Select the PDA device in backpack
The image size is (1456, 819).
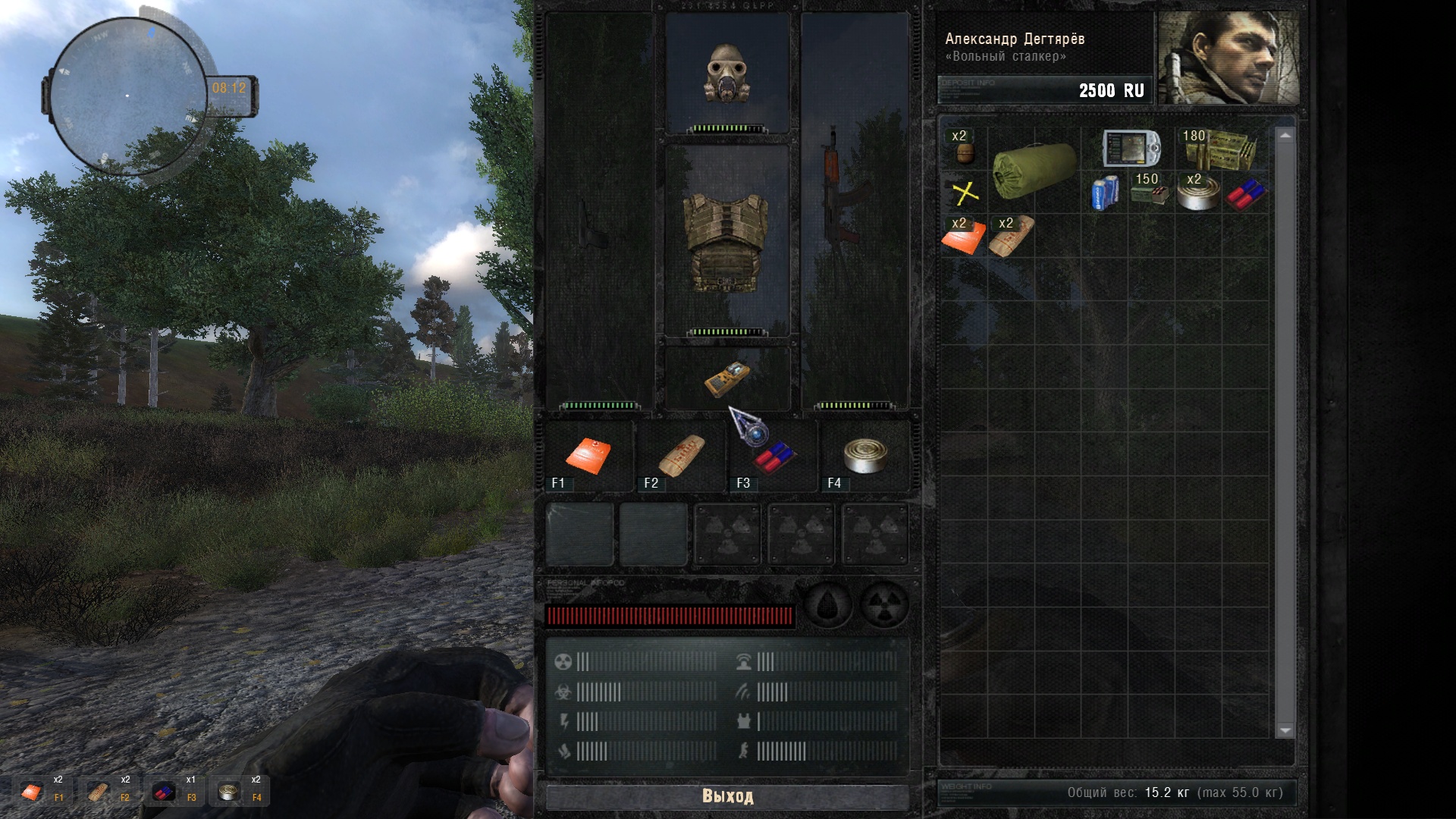[x=1131, y=148]
